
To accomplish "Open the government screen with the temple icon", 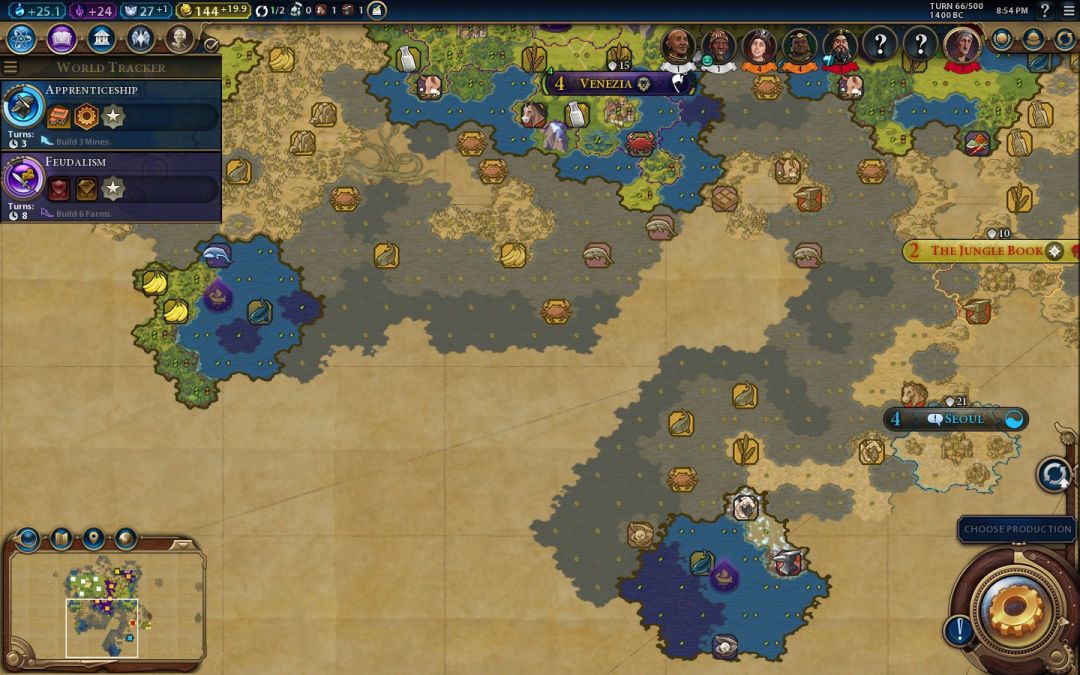I will pyautogui.click(x=101, y=39).
